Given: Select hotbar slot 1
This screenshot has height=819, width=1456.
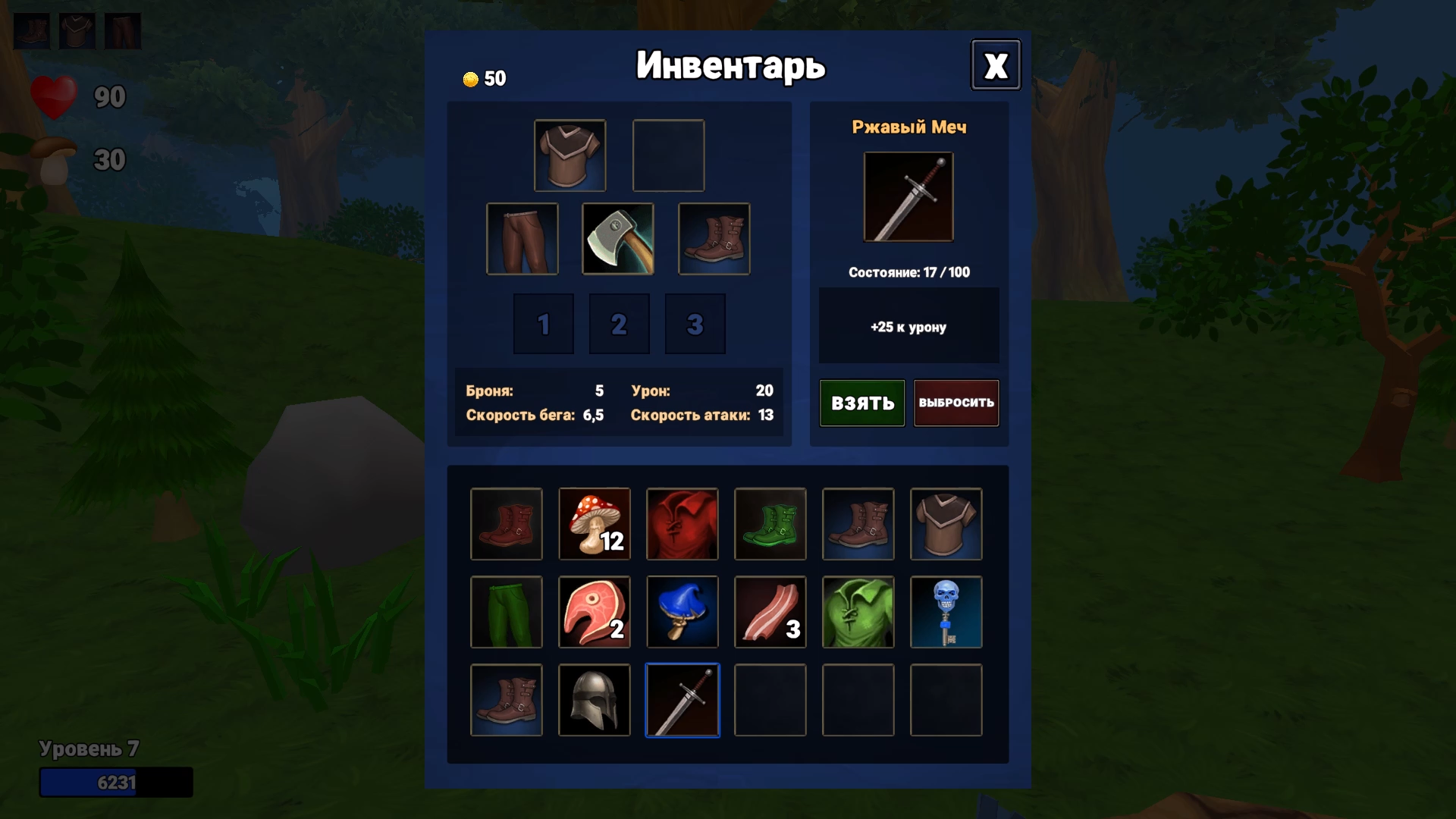Looking at the screenshot, I should click(543, 324).
